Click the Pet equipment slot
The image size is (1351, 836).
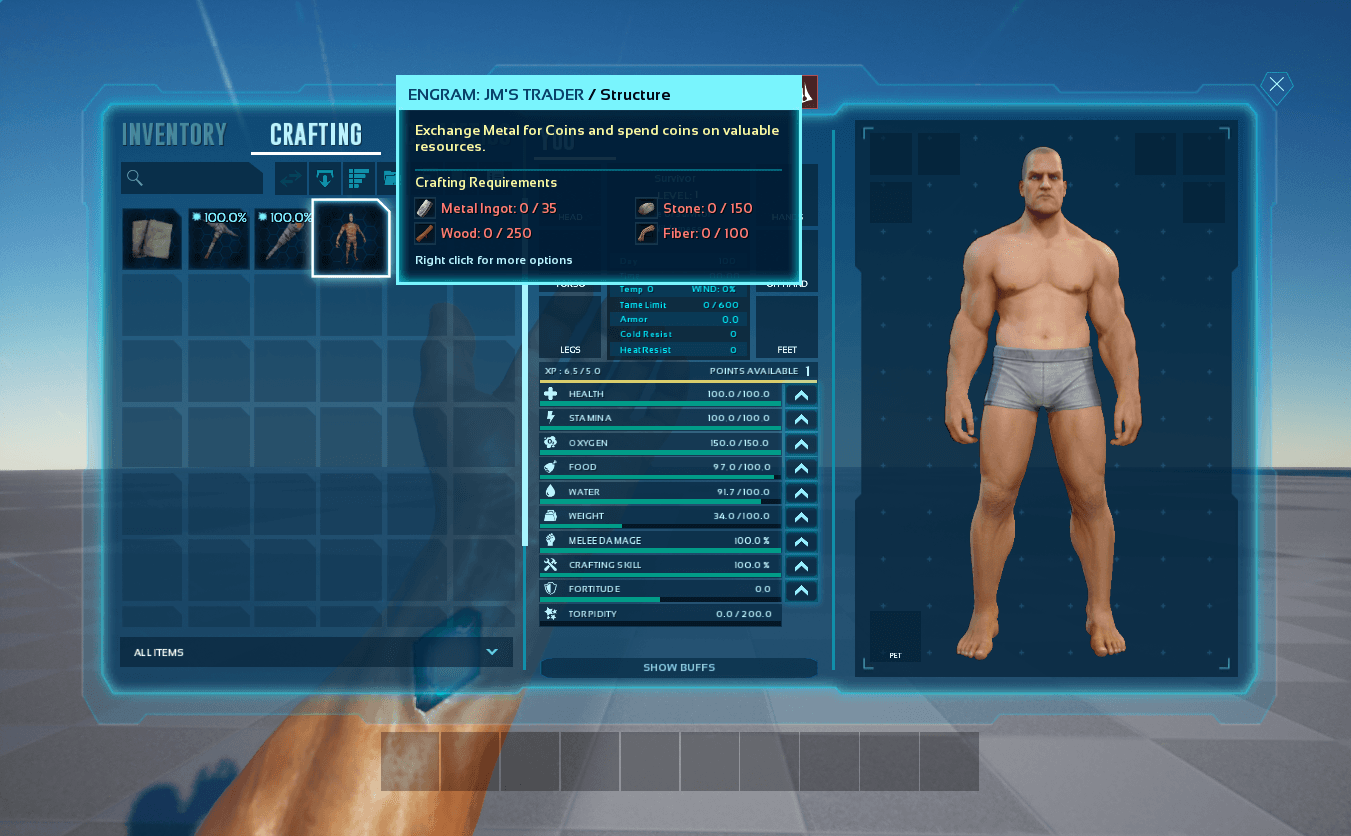(895, 636)
